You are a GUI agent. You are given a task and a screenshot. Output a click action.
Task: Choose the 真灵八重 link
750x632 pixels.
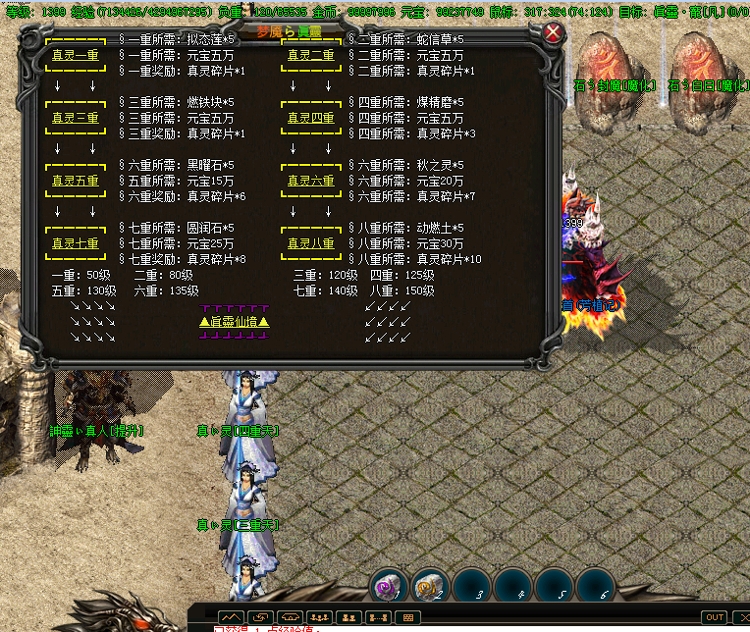coord(311,243)
